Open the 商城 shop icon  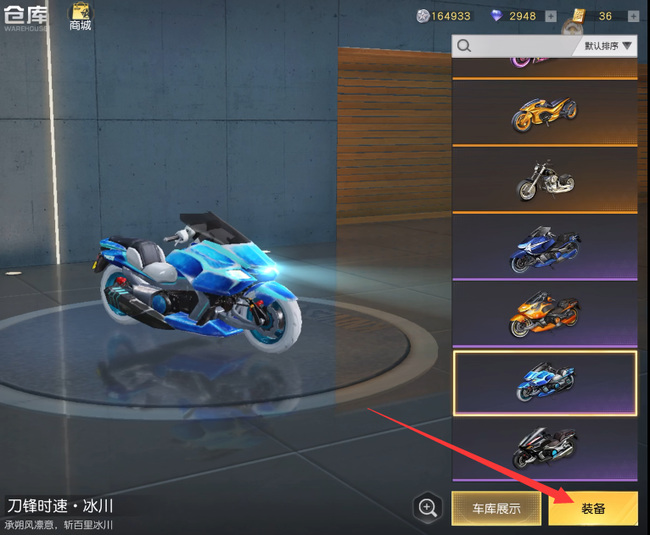[x=80, y=16]
